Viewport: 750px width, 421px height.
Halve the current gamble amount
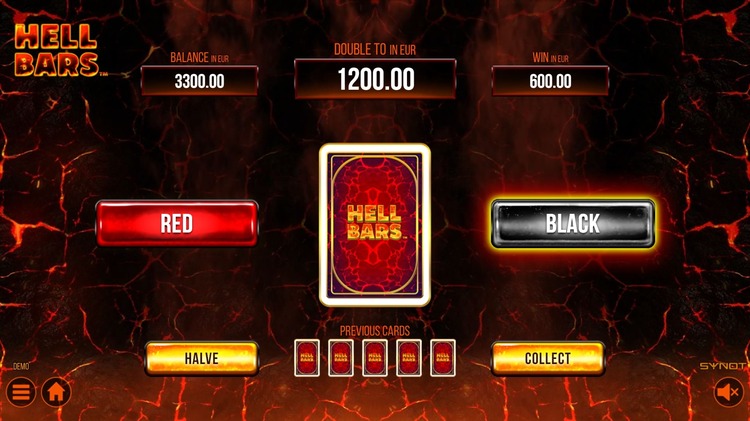(x=201, y=358)
